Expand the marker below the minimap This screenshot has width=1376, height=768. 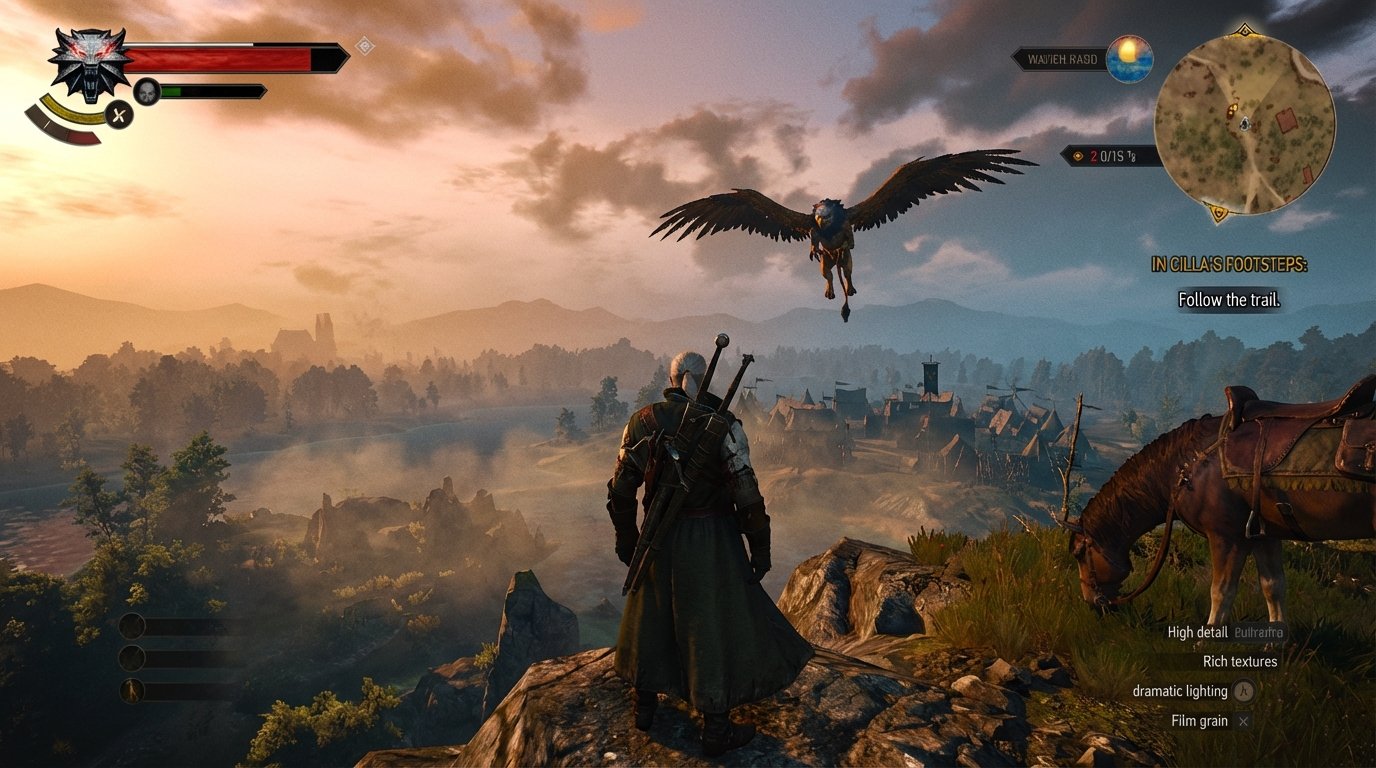(x=1219, y=214)
